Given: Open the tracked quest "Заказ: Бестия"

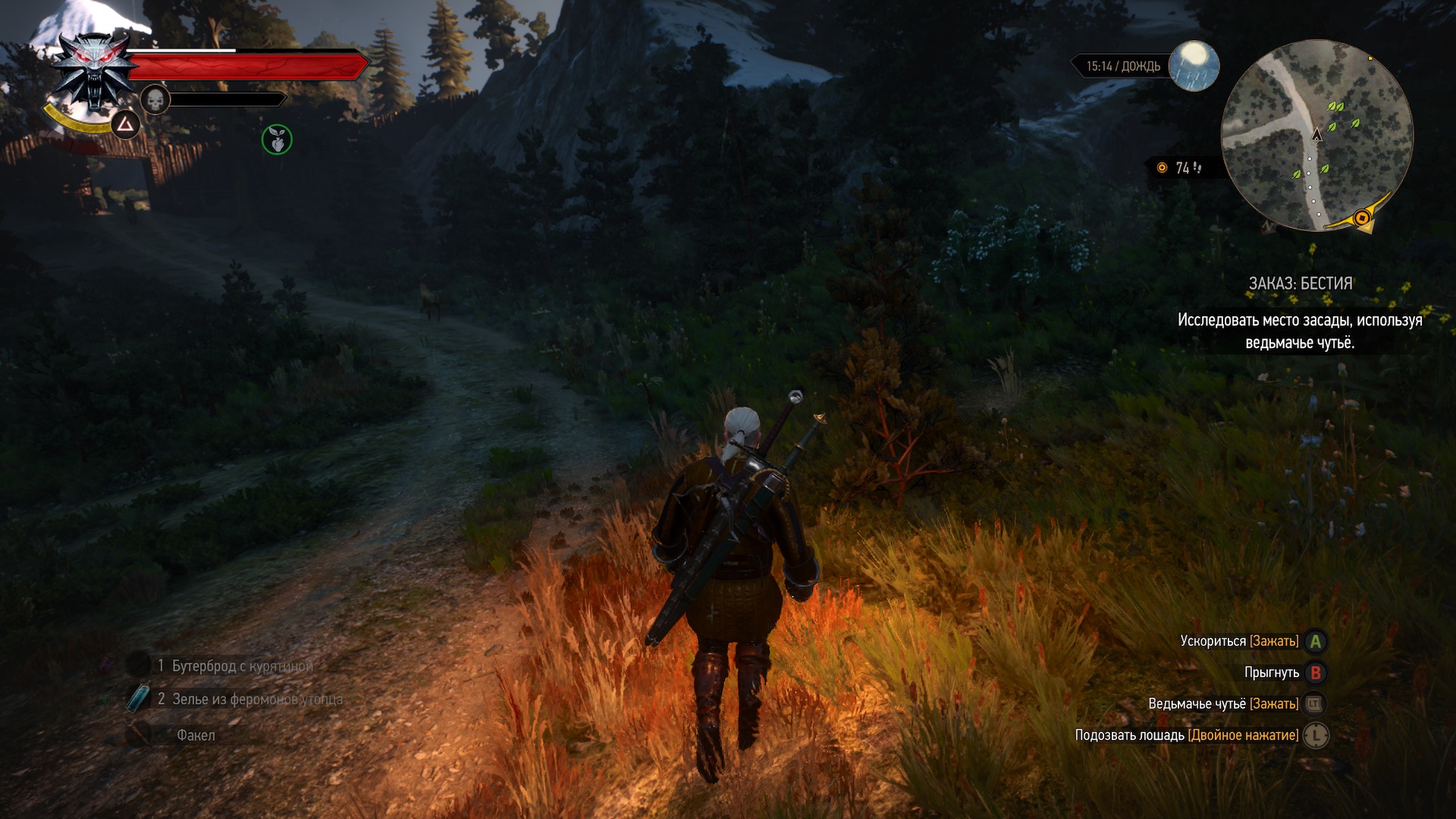Looking at the screenshot, I should click(1300, 284).
